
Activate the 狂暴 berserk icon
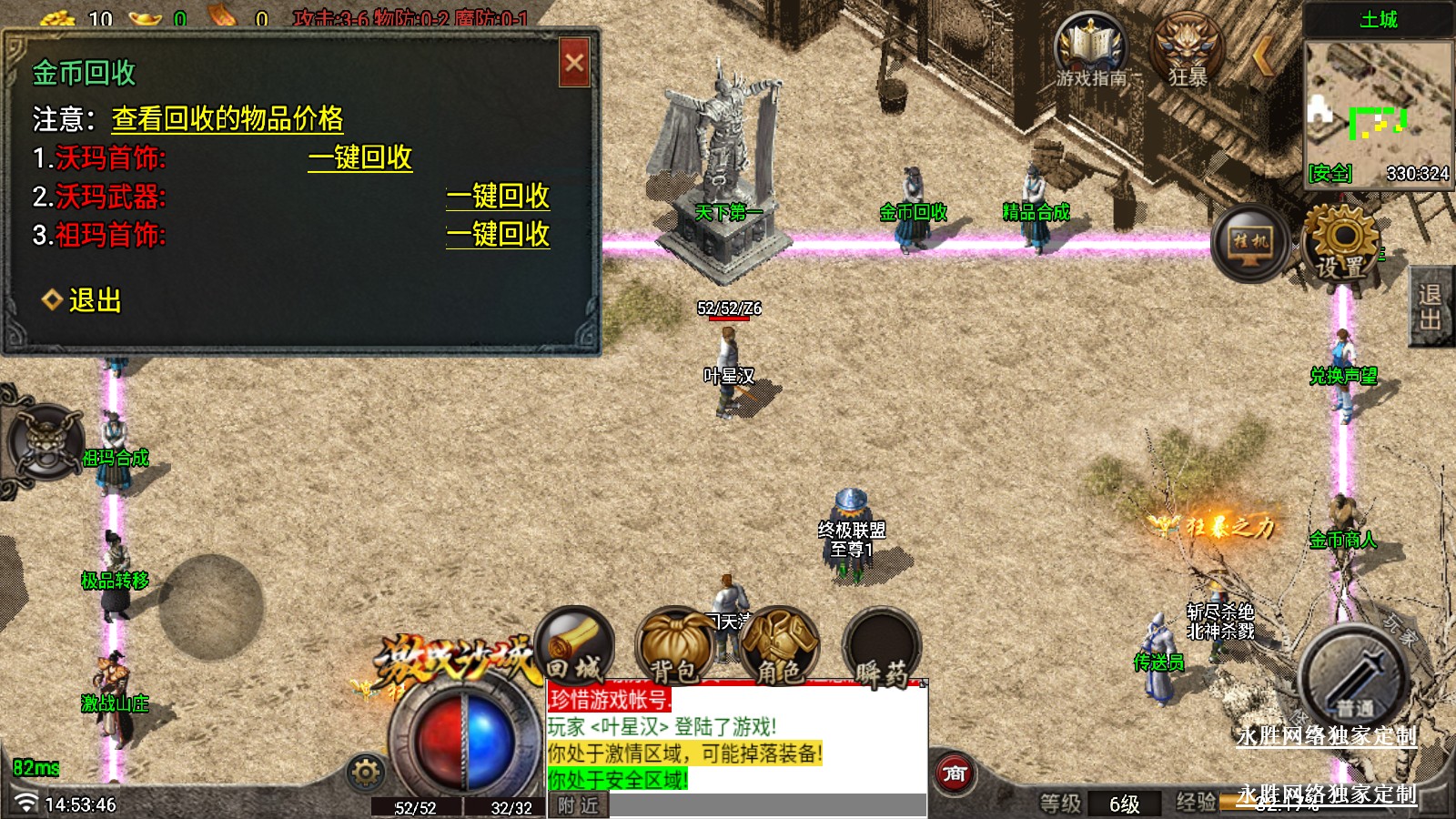click(x=1188, y=52)
